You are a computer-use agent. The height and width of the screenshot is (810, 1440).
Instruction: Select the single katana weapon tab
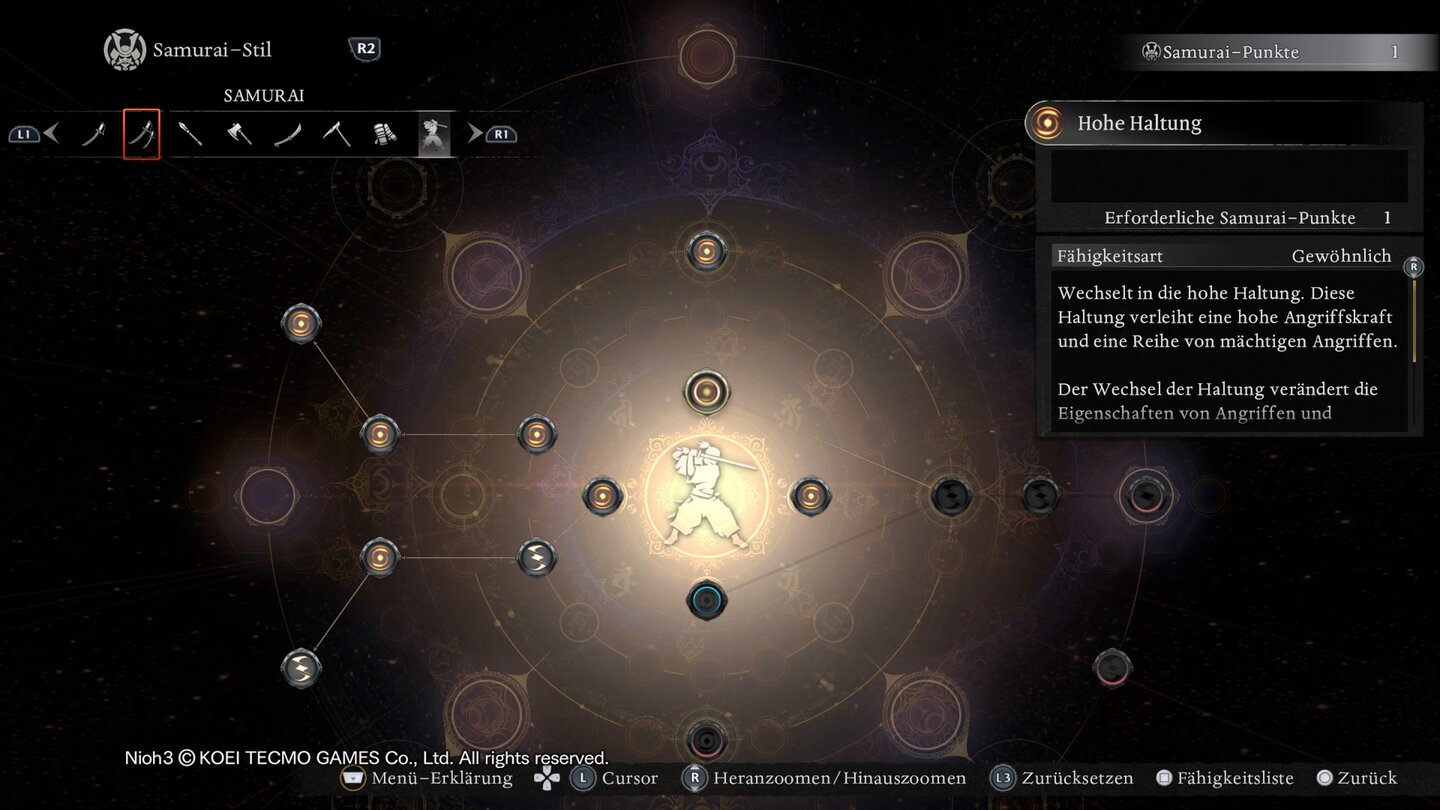coord(93,134)
